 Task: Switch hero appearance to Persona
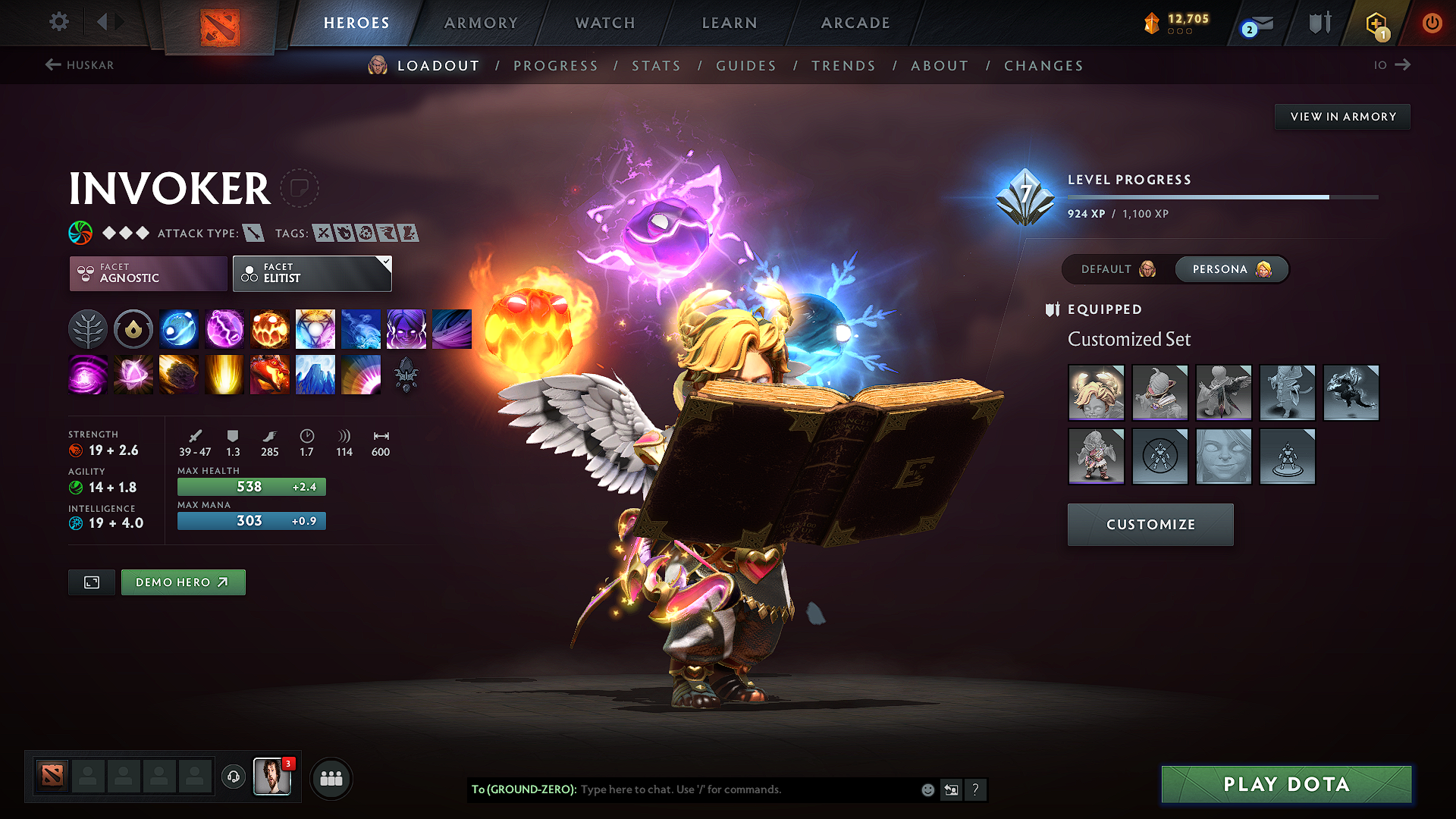(1230, 269)
